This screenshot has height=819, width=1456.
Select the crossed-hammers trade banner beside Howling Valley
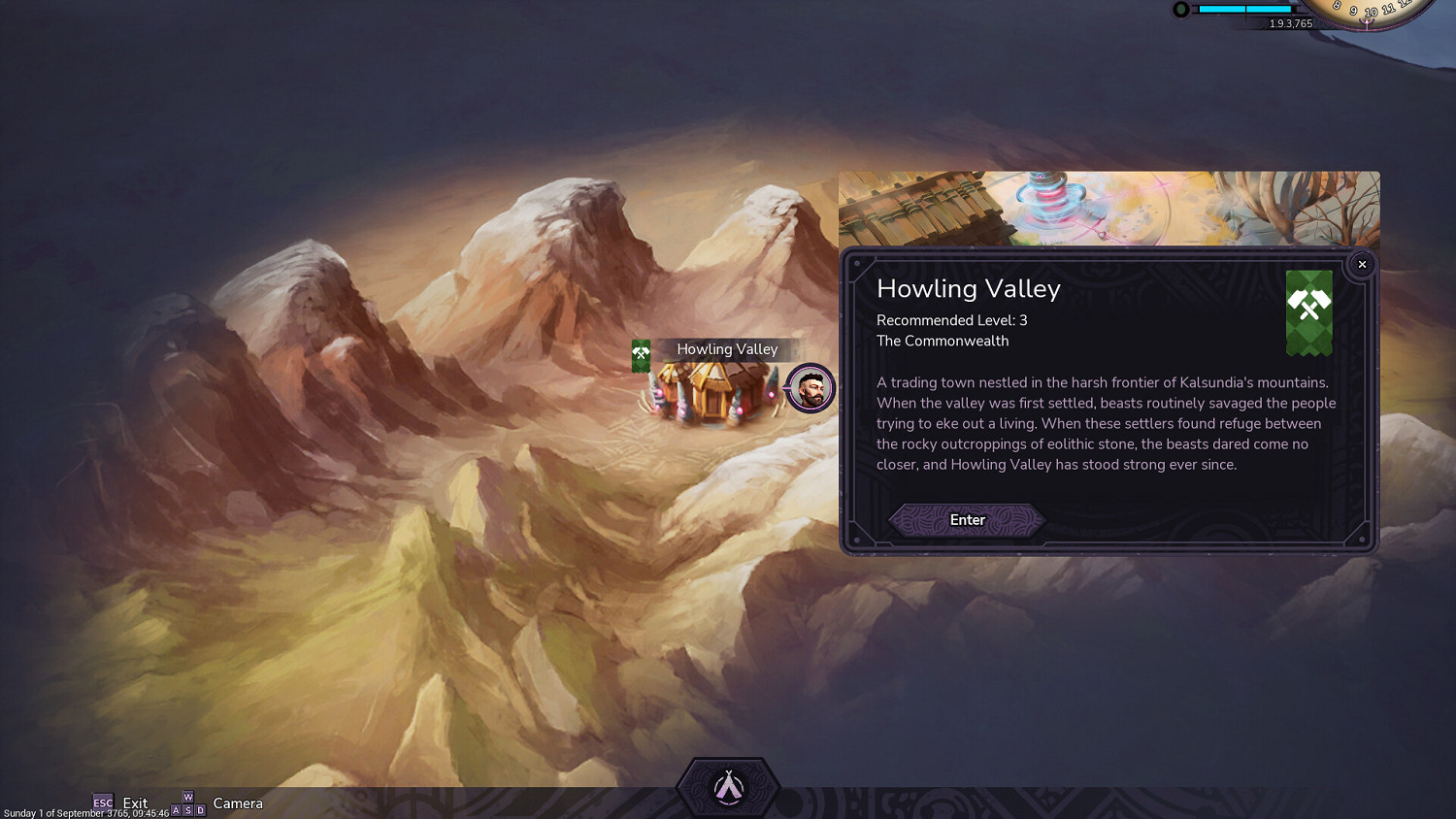(641, 355)
